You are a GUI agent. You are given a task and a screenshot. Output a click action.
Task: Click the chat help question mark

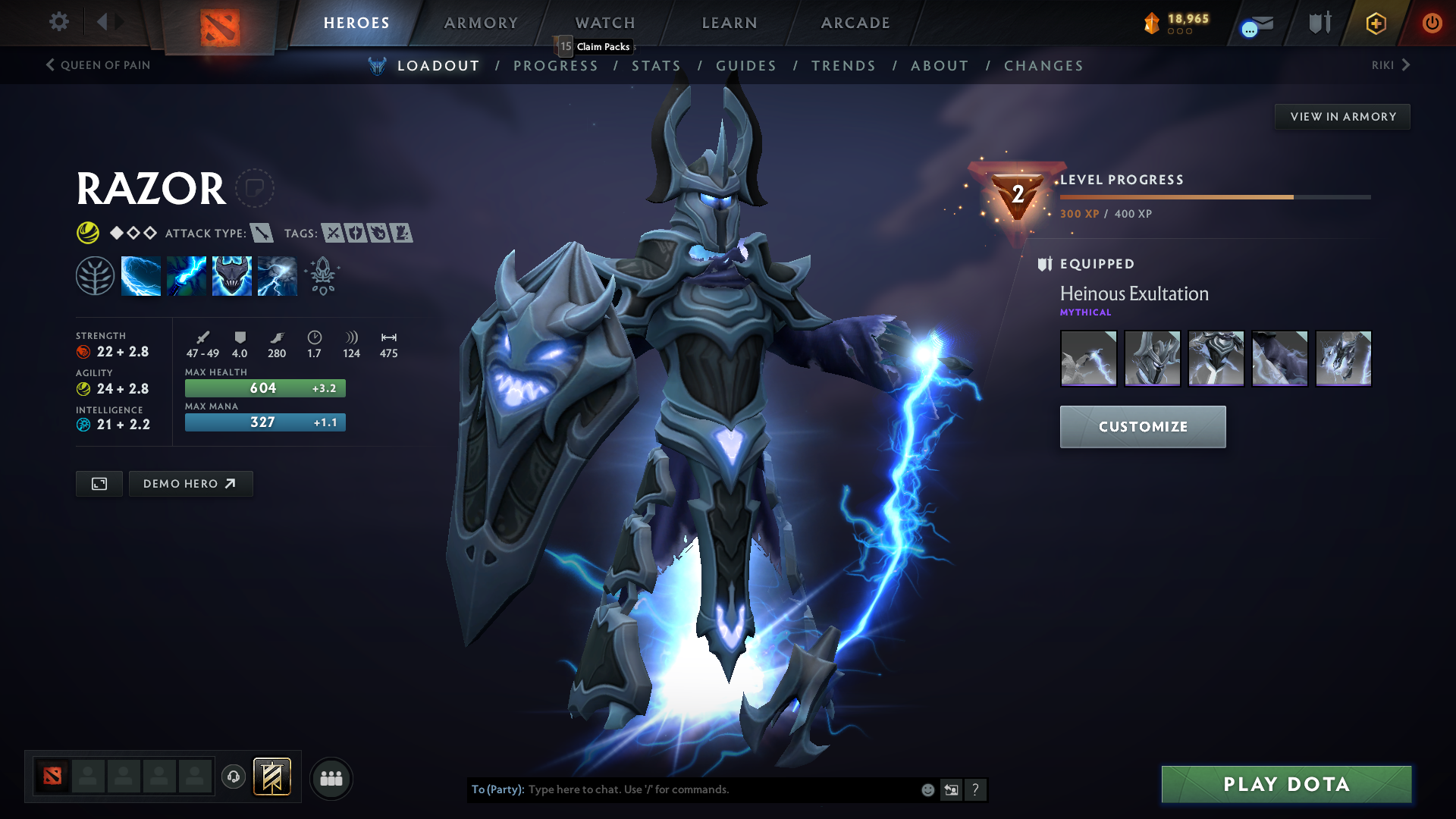click(976, 789)
